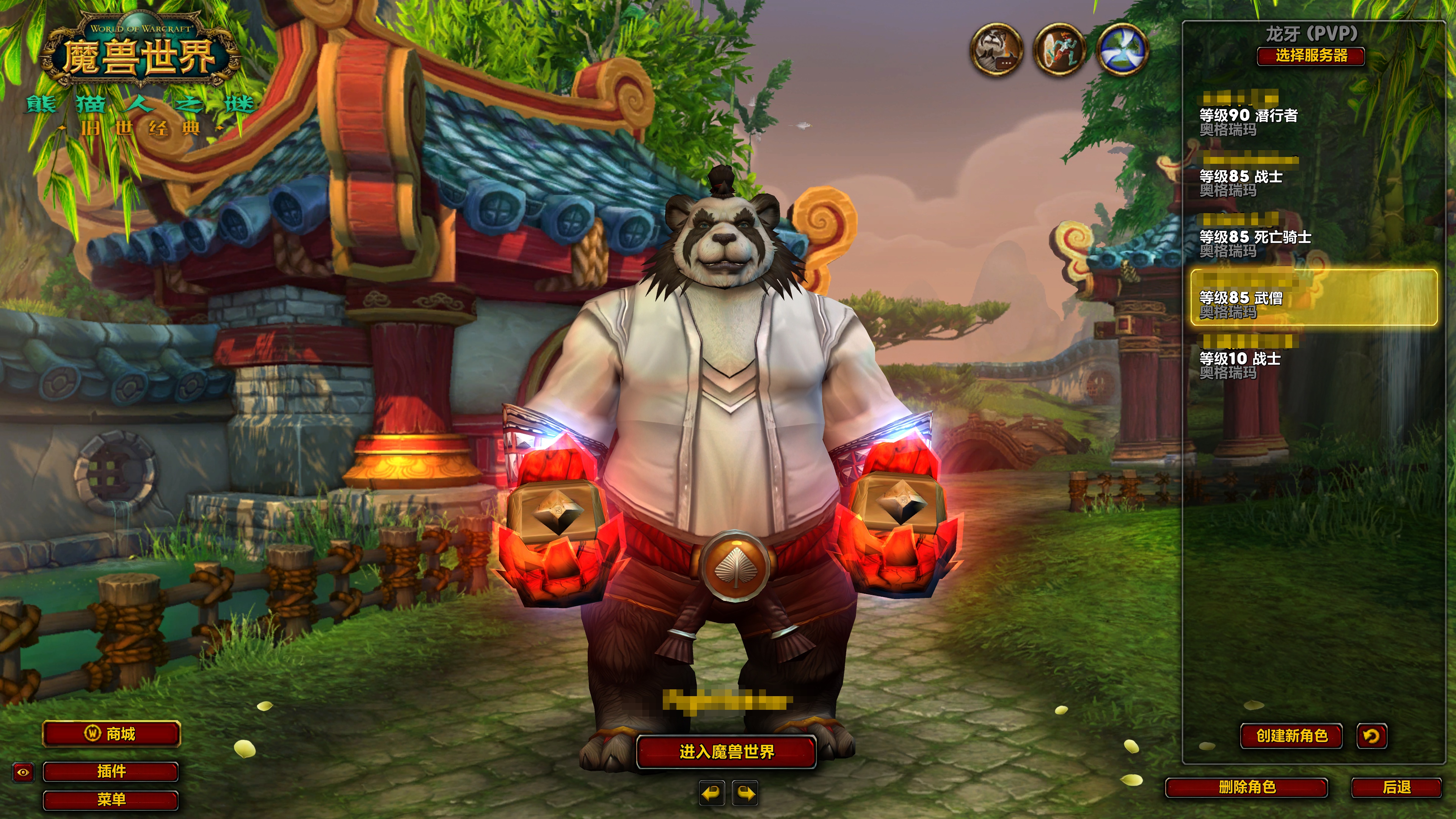Choose 选择服务器 to change realm
This screenshot has height=819, width=1456.
(1311, 56)
